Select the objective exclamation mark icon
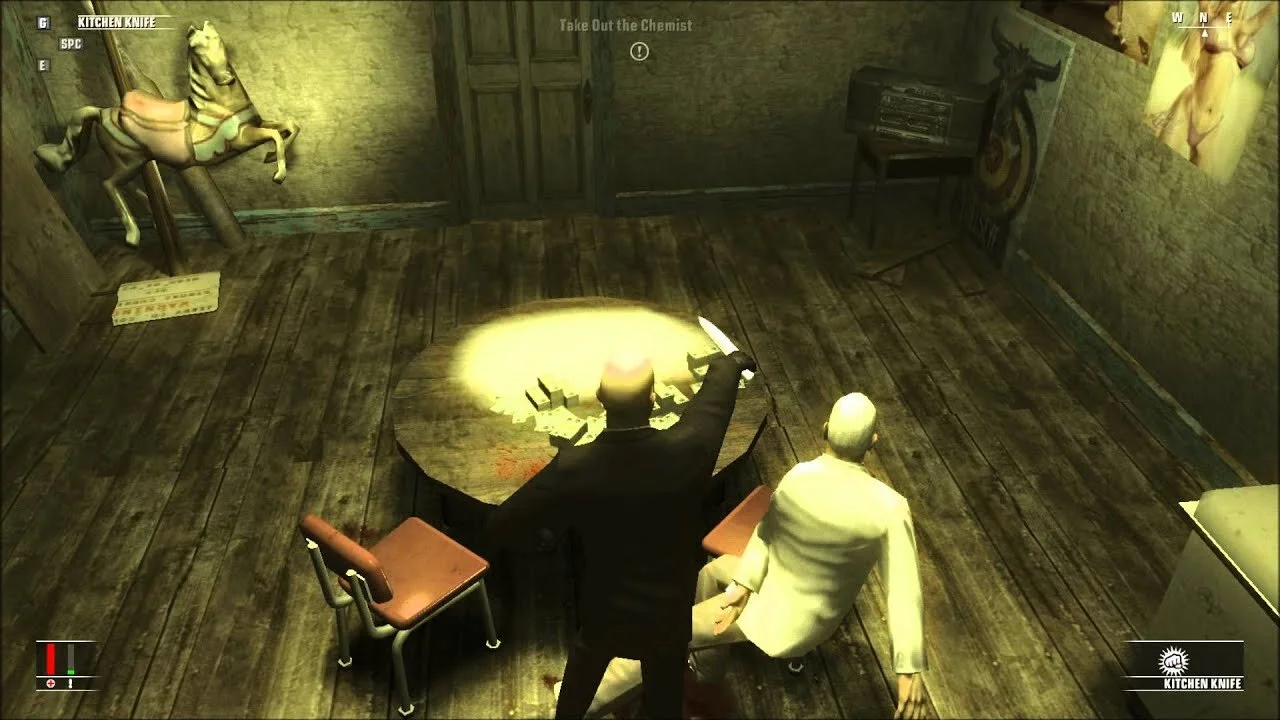 click(x=639, y=51)
